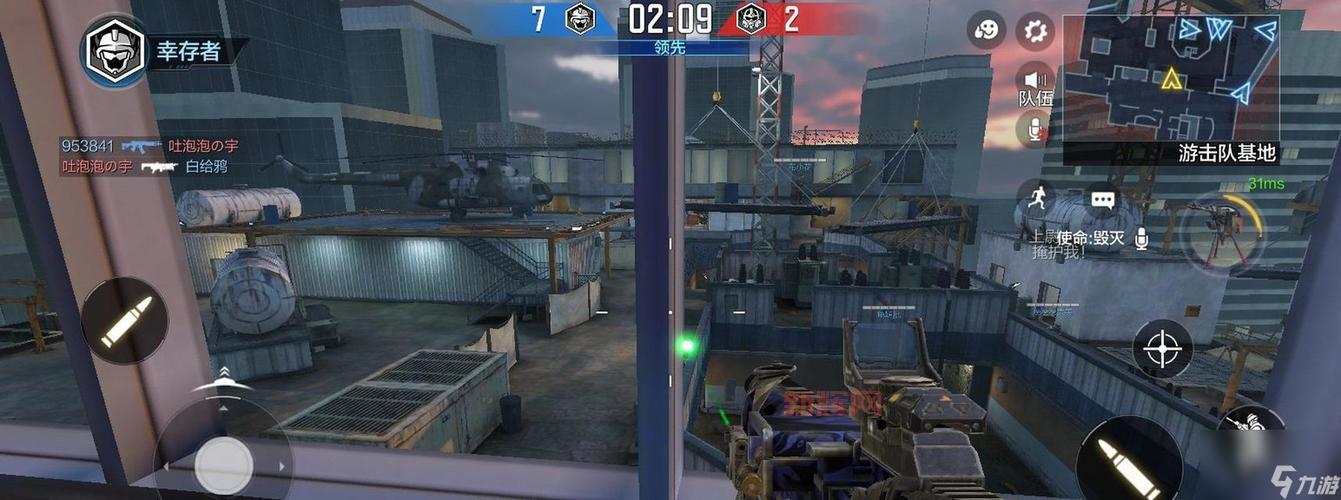The height and width of the screenshot is (500, 1341).
Task: Select the 幸存者 helmet avatar badge
Action: click(x=115, y=51)
